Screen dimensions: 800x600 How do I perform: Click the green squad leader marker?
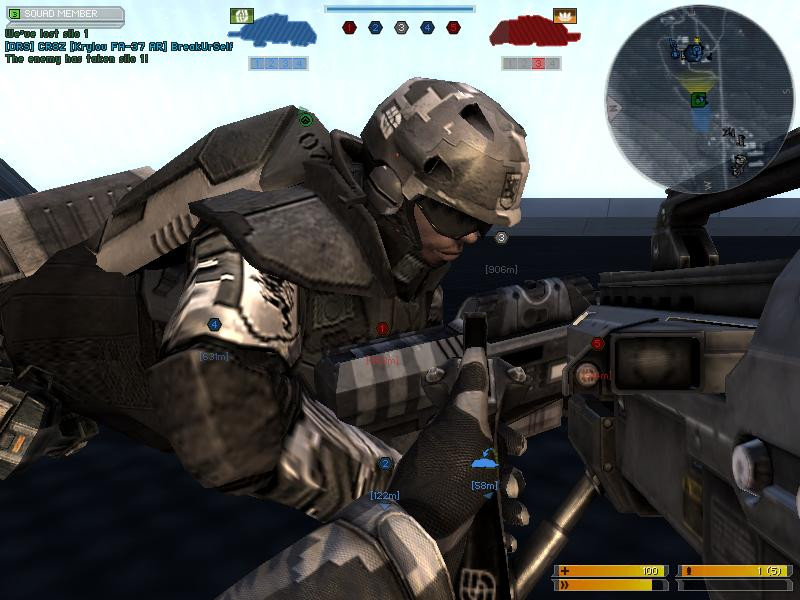point(306,120)
